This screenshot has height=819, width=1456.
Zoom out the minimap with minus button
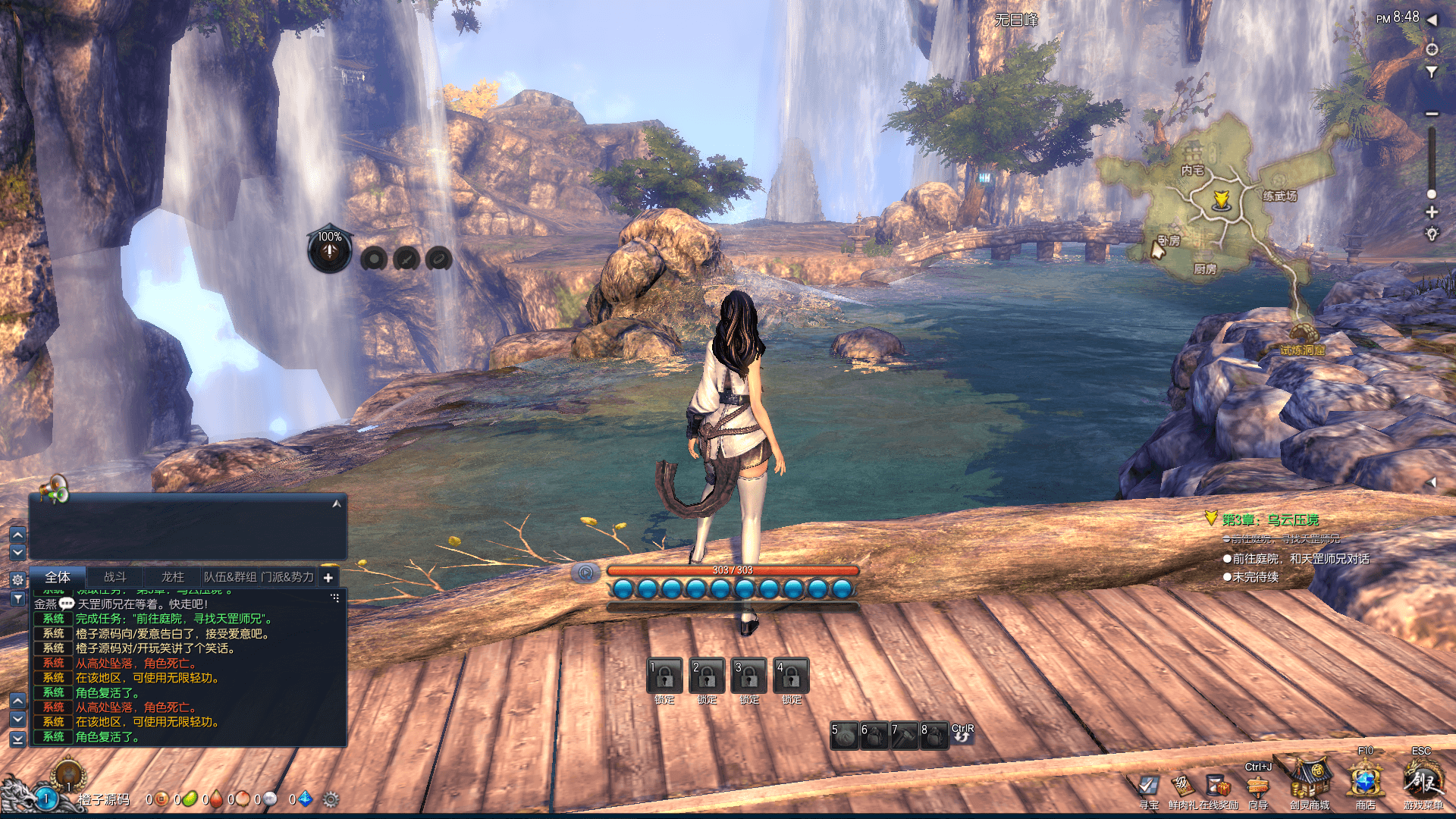[1432, 114]
